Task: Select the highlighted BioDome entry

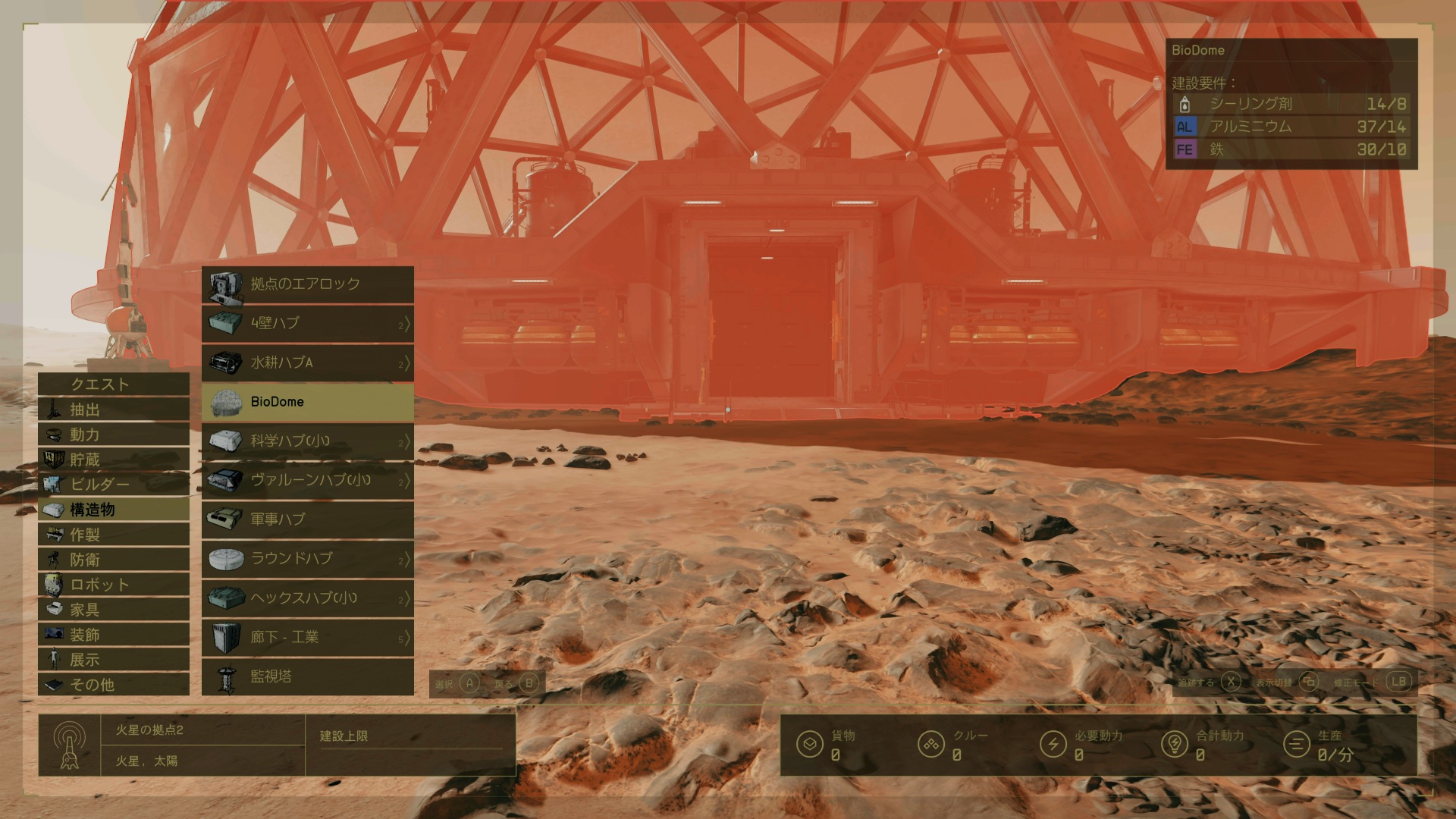Action: point(308,402)
